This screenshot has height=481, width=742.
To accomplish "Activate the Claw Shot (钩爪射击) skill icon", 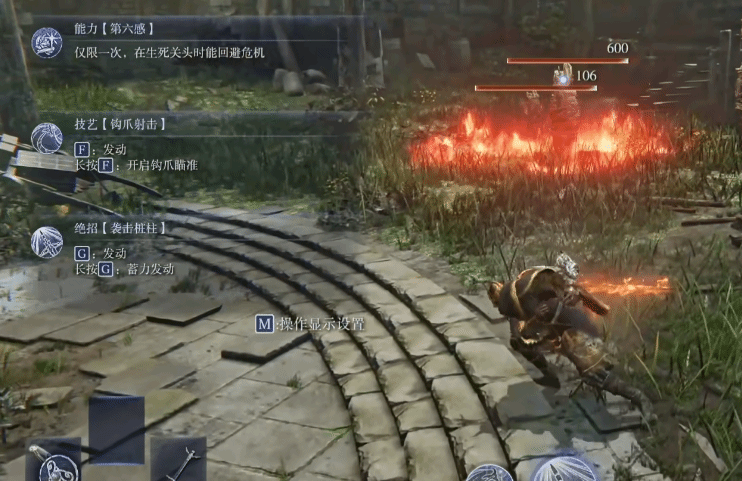I will tap(47, 139).
